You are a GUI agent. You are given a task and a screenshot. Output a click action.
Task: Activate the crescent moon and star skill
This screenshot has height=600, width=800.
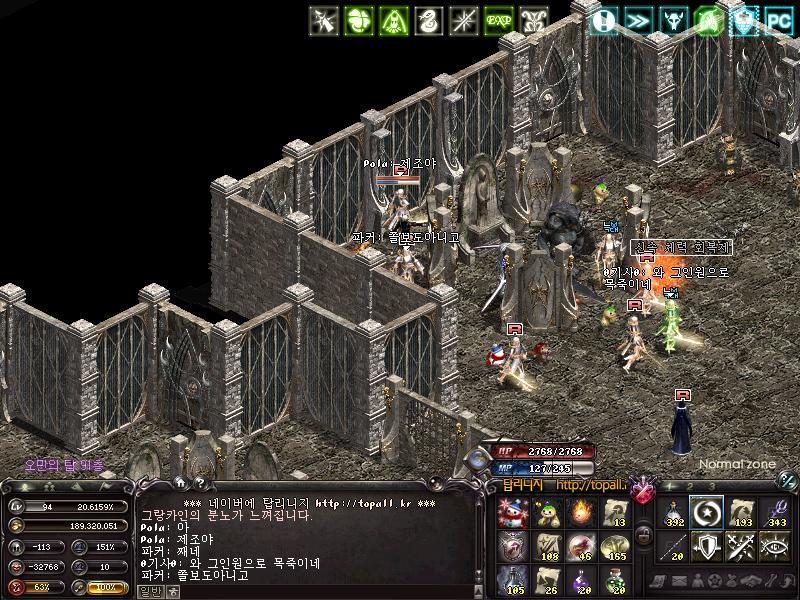[x=707, y=512]
